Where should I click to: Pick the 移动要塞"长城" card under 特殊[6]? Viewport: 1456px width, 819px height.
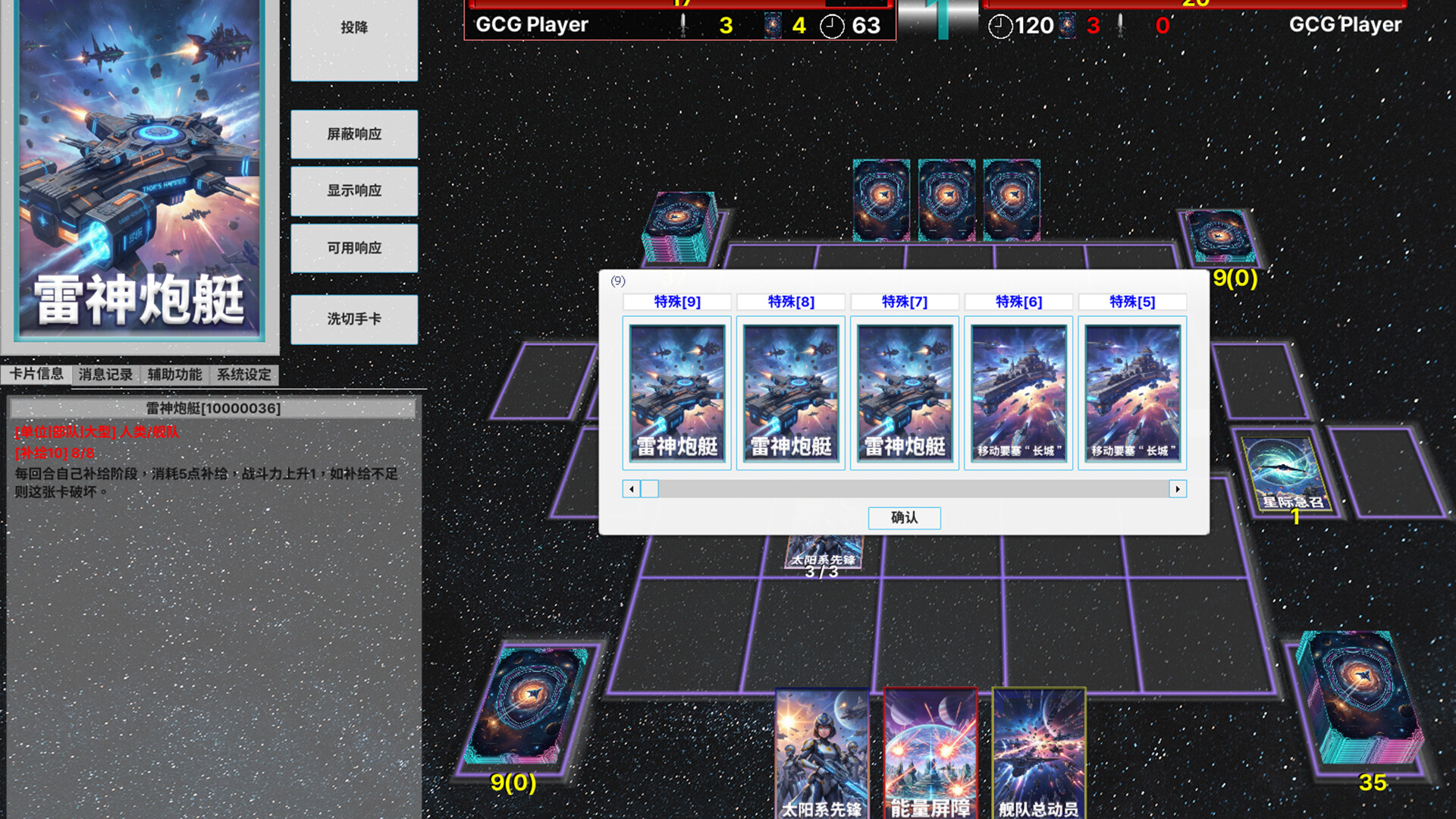pyautogui.click(x=1018, y=392)
